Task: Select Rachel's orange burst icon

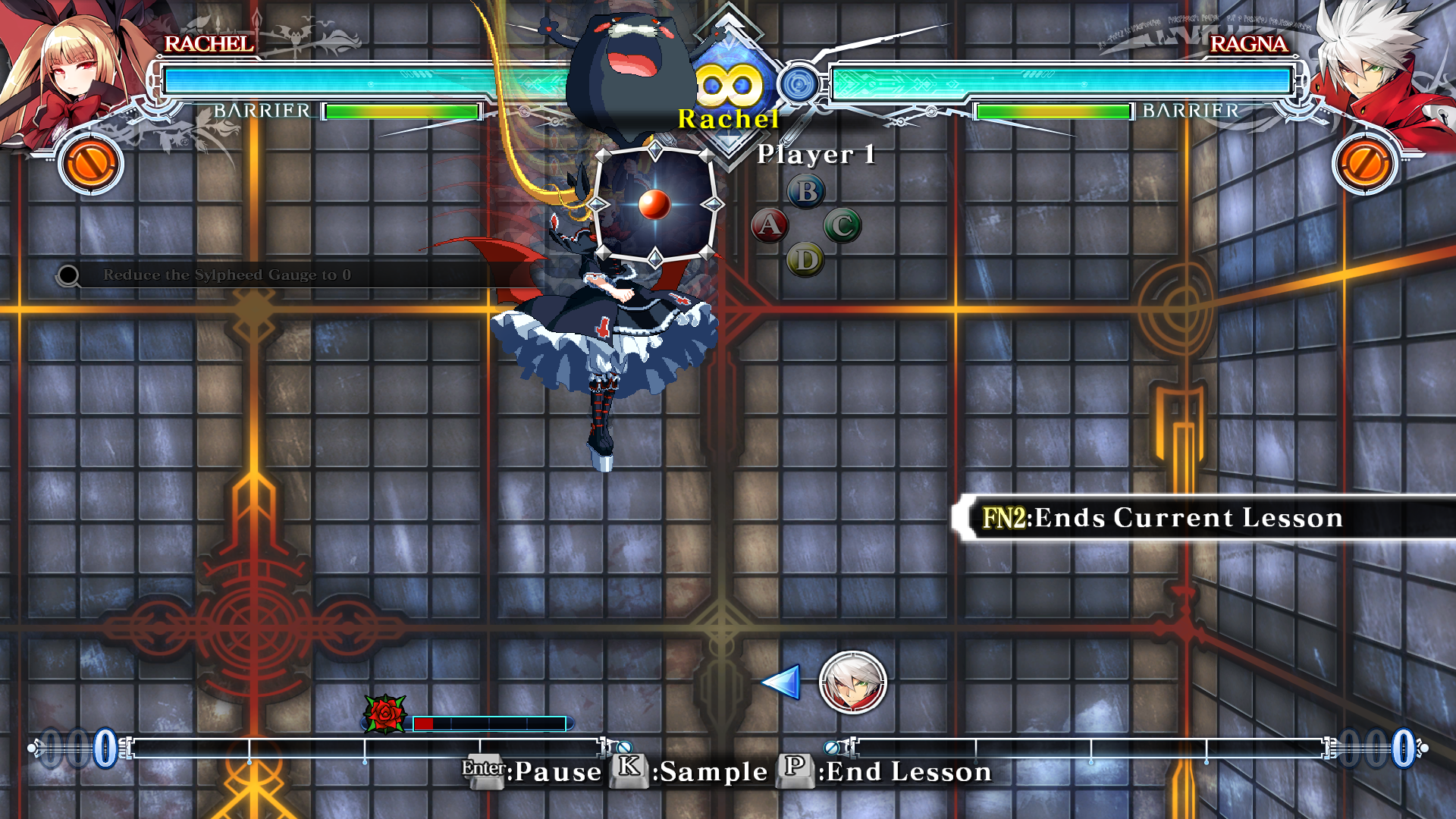Action: pyautogui.click(x=91, y=163)
